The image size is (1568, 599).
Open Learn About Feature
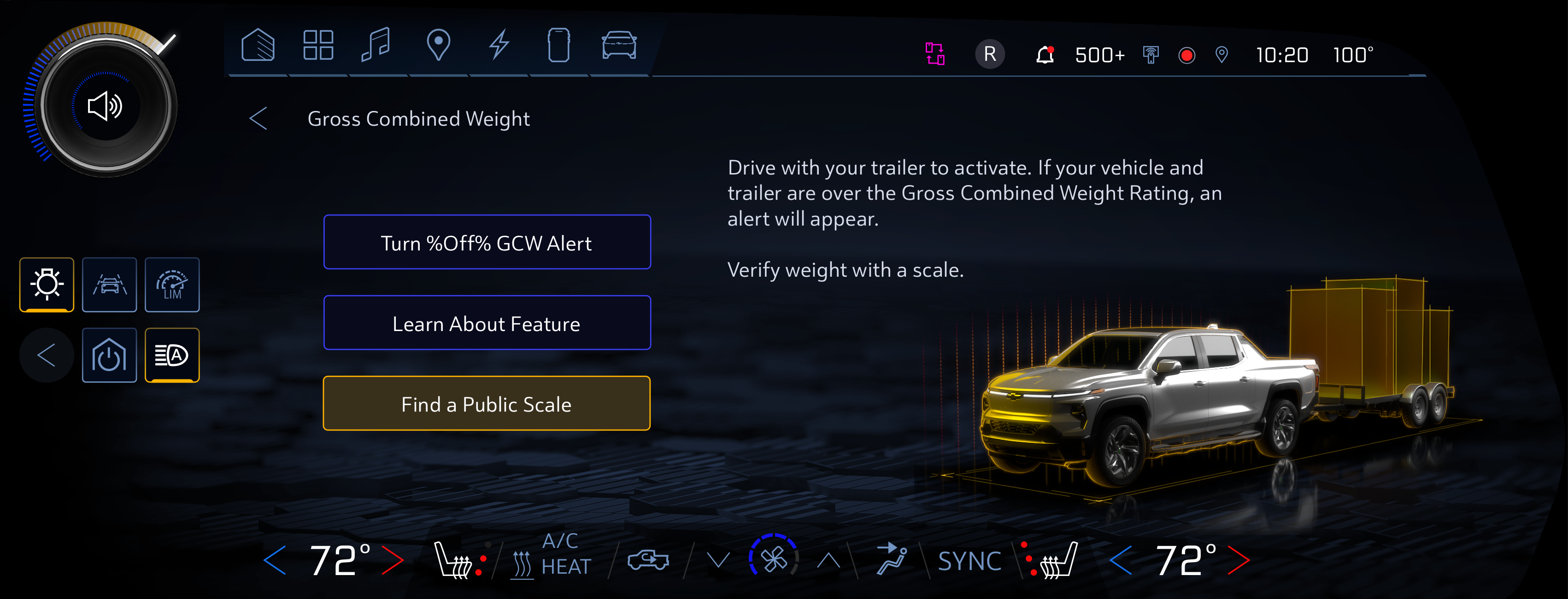[x=487, y=323]
